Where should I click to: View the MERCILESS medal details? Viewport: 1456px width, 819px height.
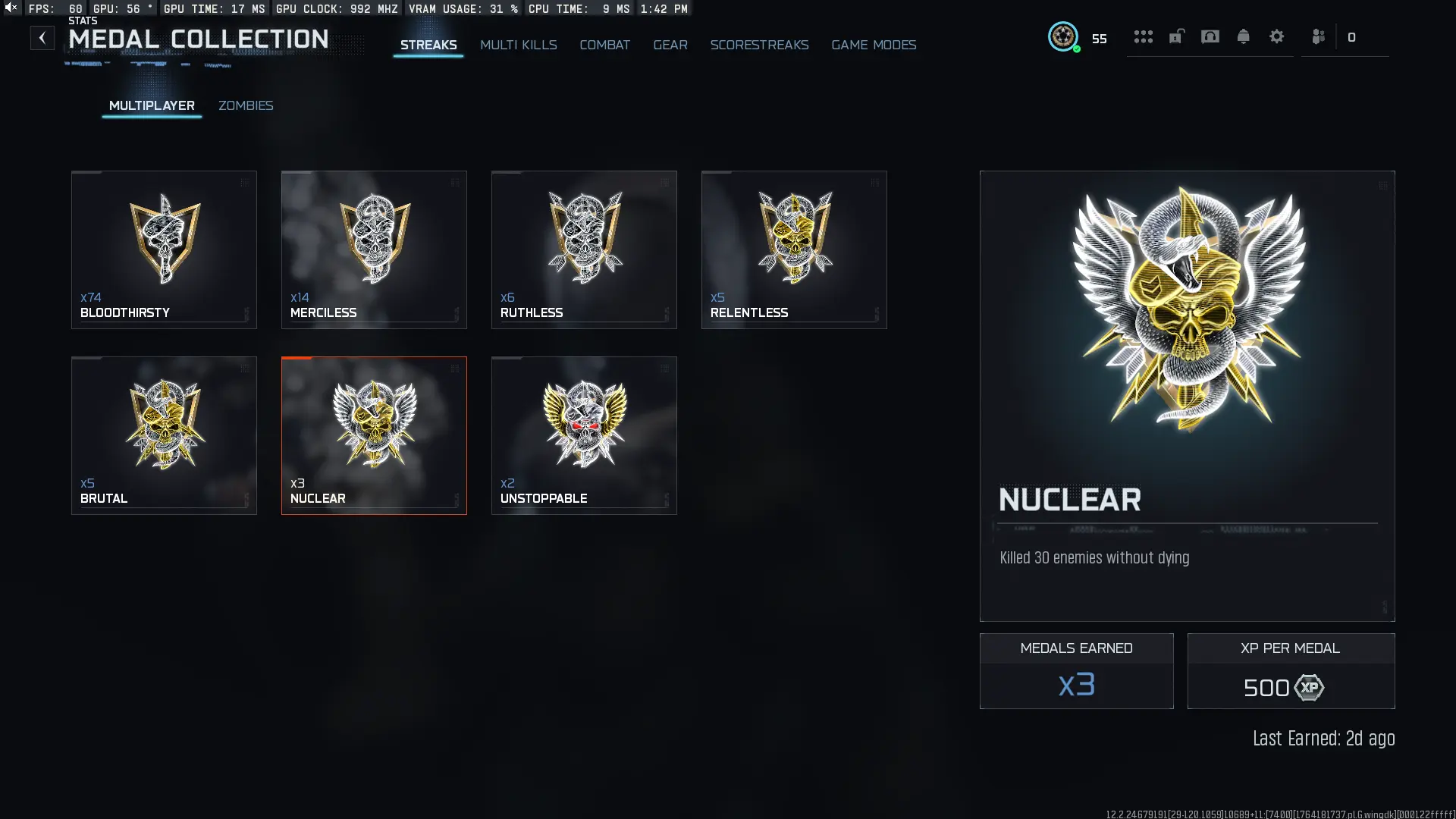click(x=374, y=249)
